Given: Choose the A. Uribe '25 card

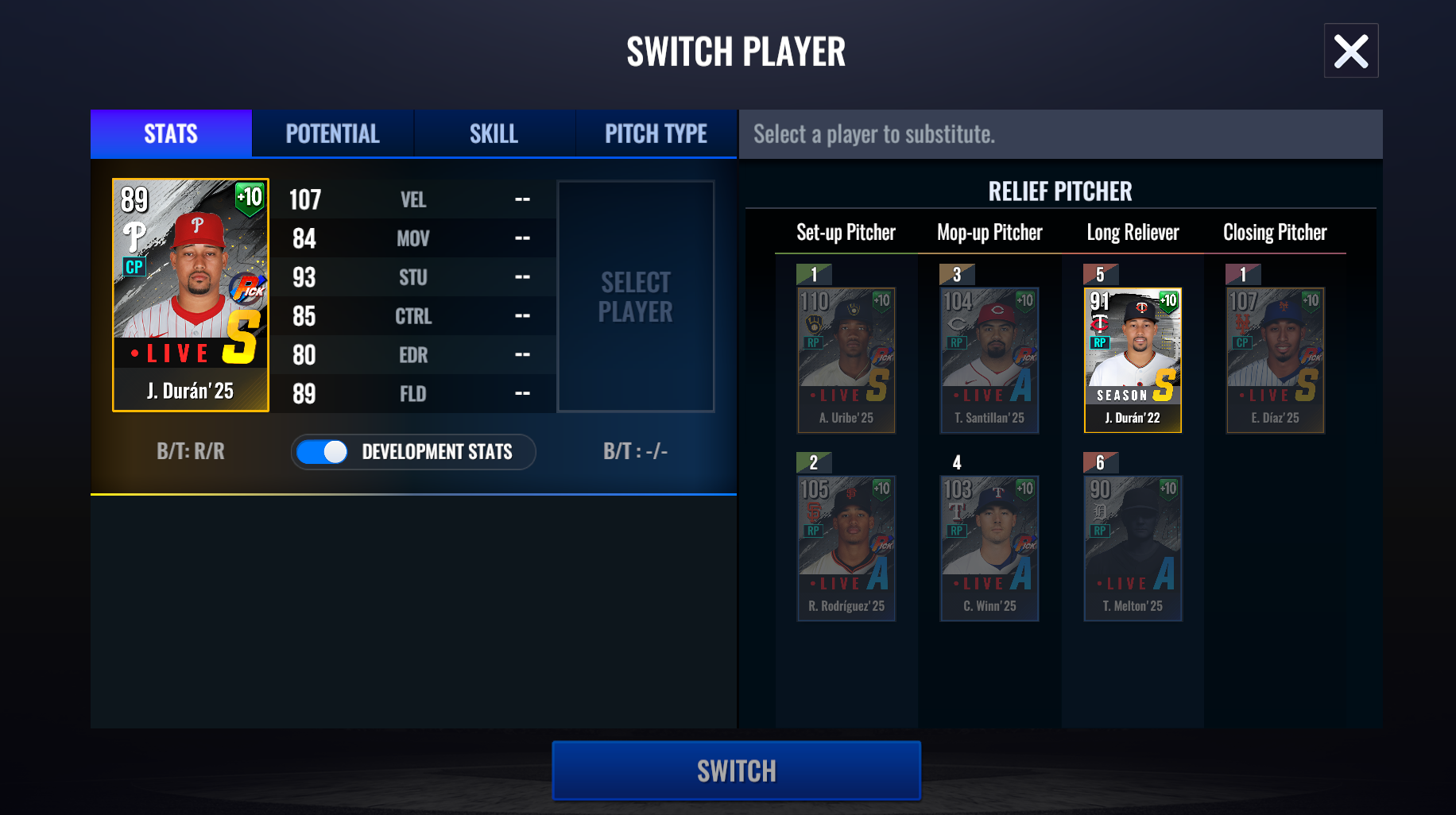Looking at the screenshot, I should [x=846, y=360].
